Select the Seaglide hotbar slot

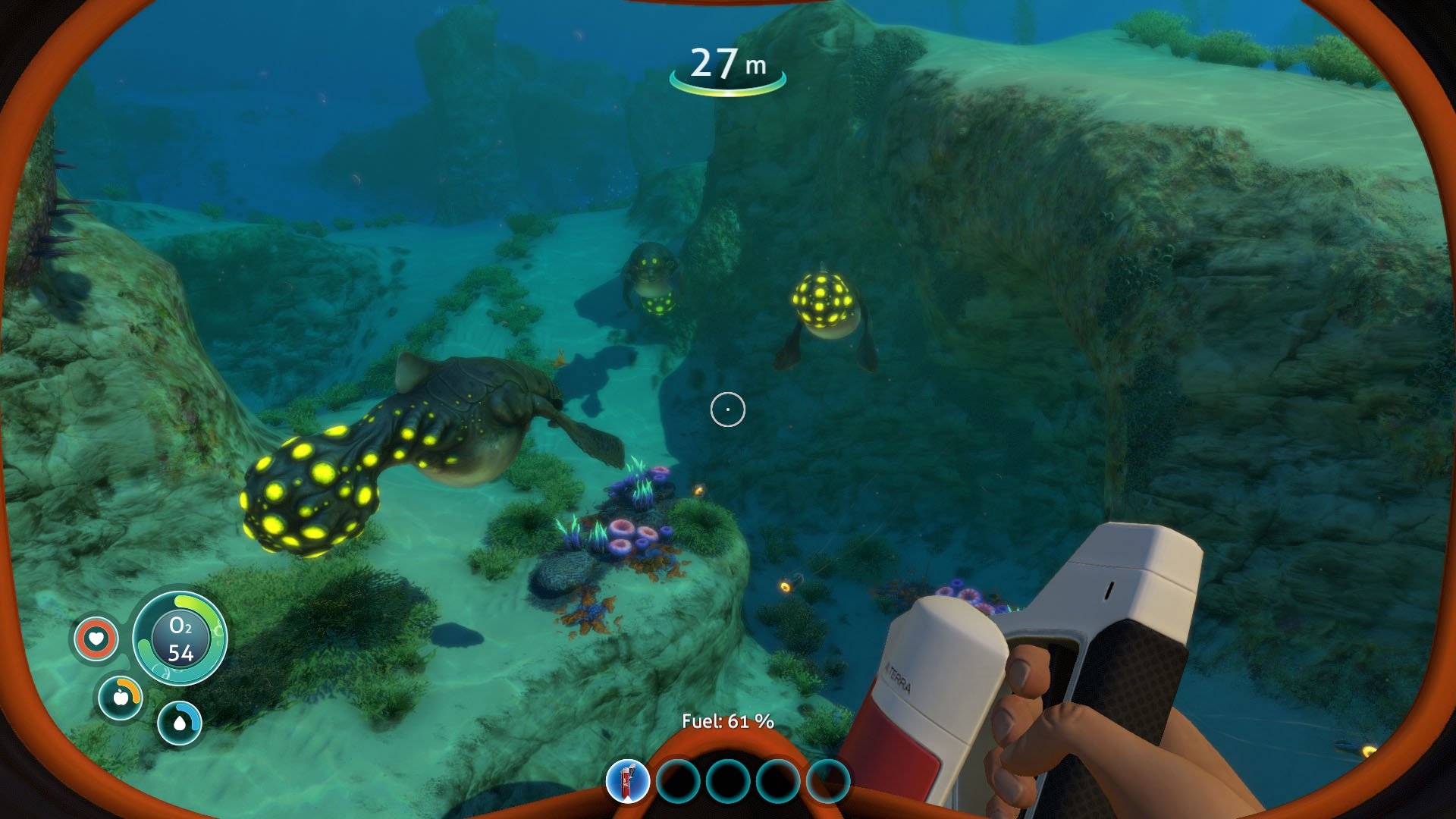pyautogui.click(x=628, y=781)
